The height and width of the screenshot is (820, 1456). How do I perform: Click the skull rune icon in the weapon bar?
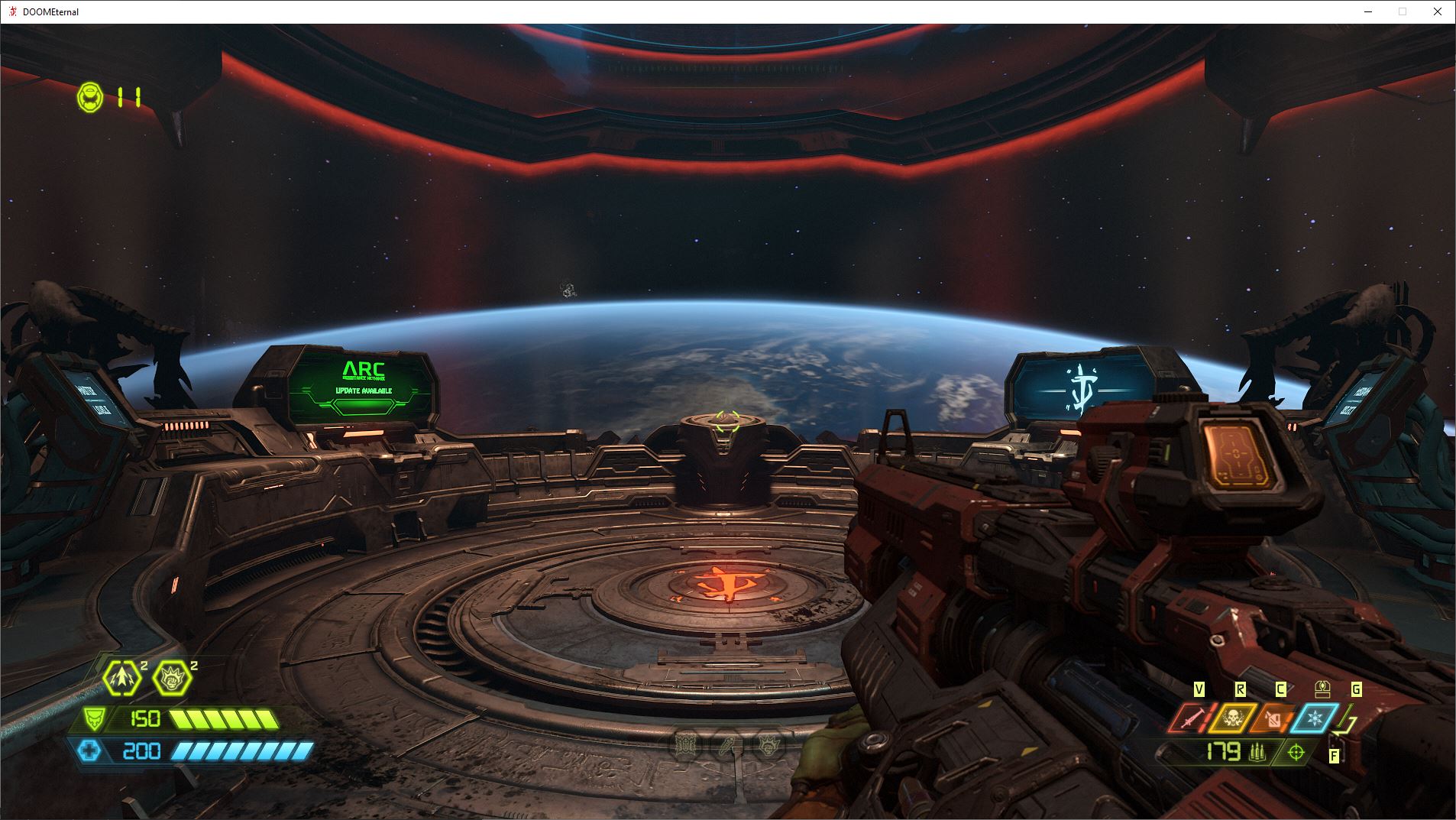(x=1232, y=718)
